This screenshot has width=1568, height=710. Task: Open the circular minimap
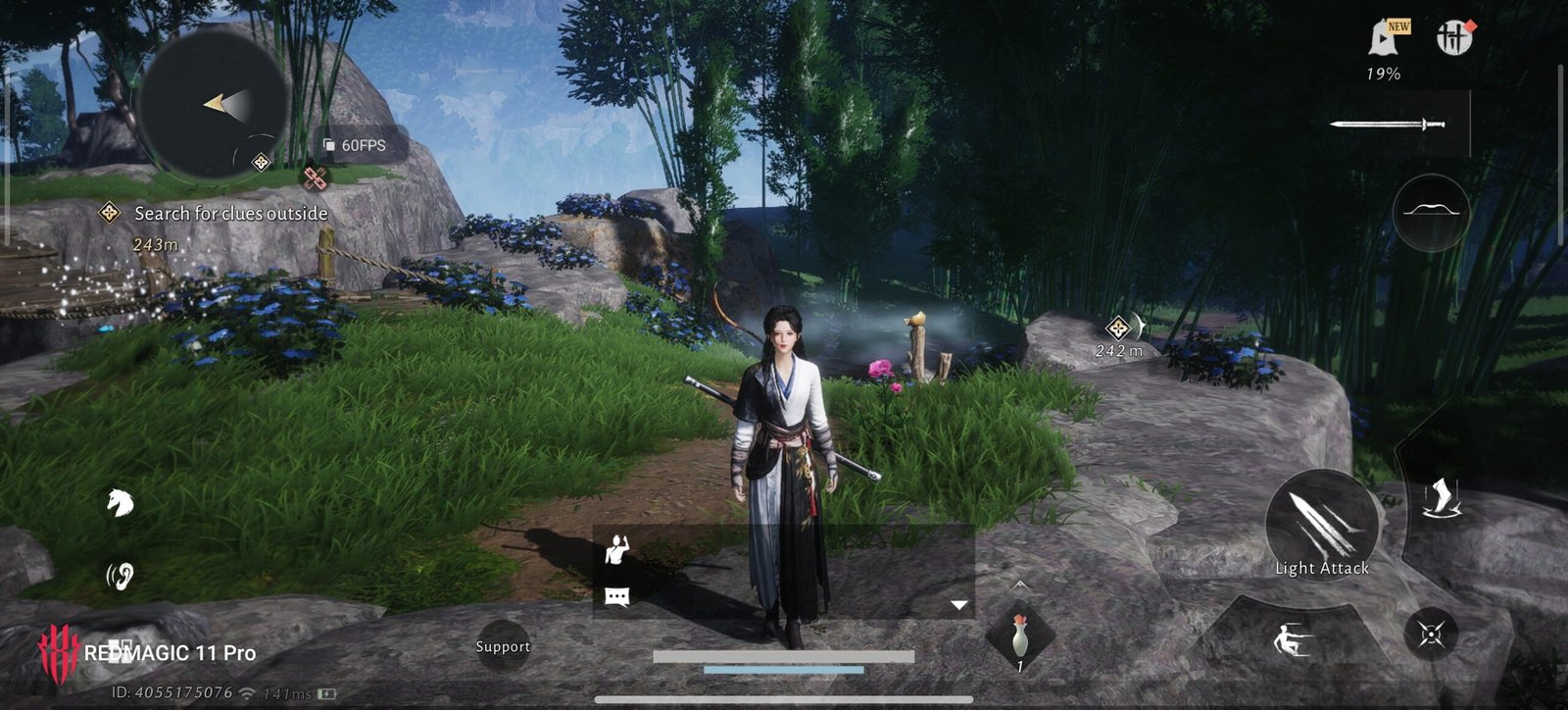pyautogui.click(x=213, y=103)
